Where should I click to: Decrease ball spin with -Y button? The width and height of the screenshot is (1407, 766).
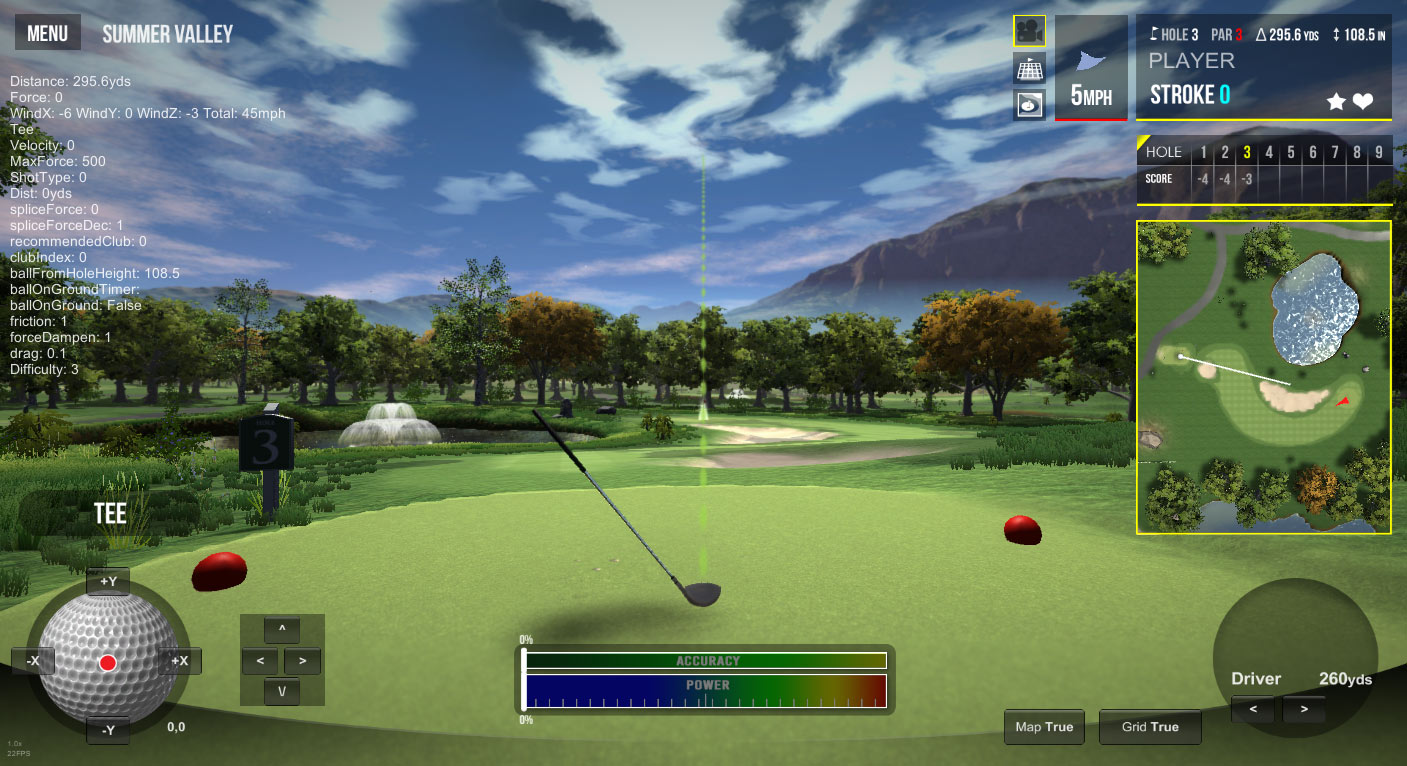tap(108, 730)
